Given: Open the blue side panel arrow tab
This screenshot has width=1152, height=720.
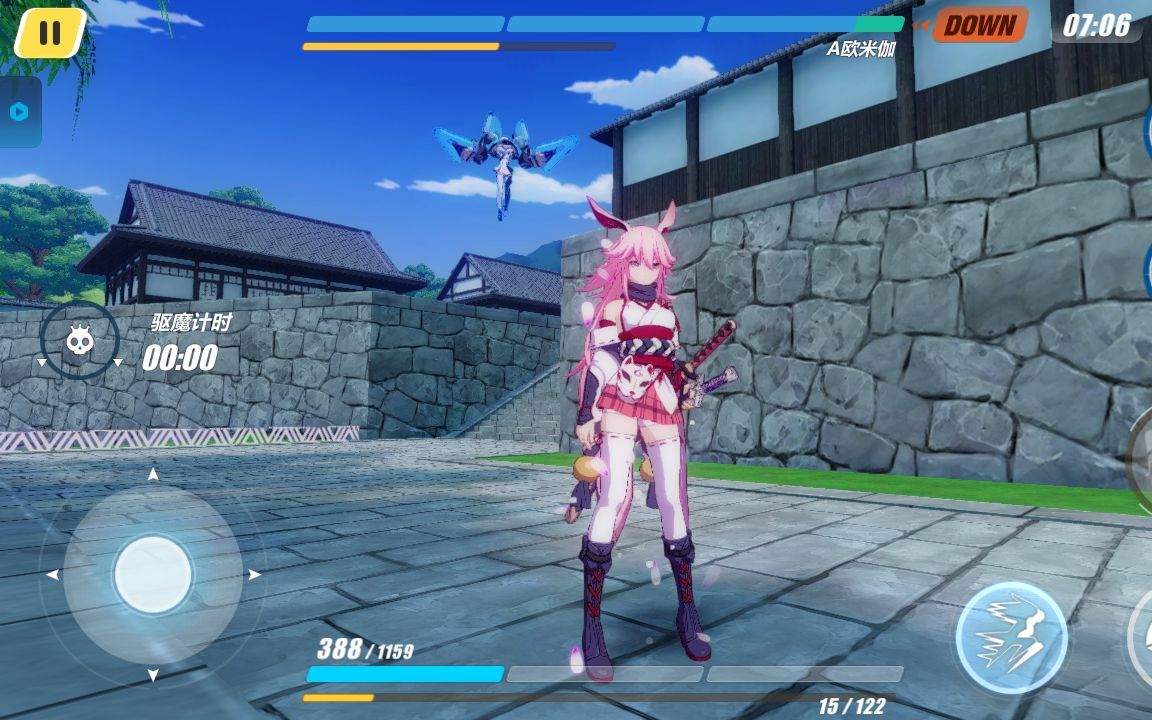Looking at the screenshot, I should [19, 112].
